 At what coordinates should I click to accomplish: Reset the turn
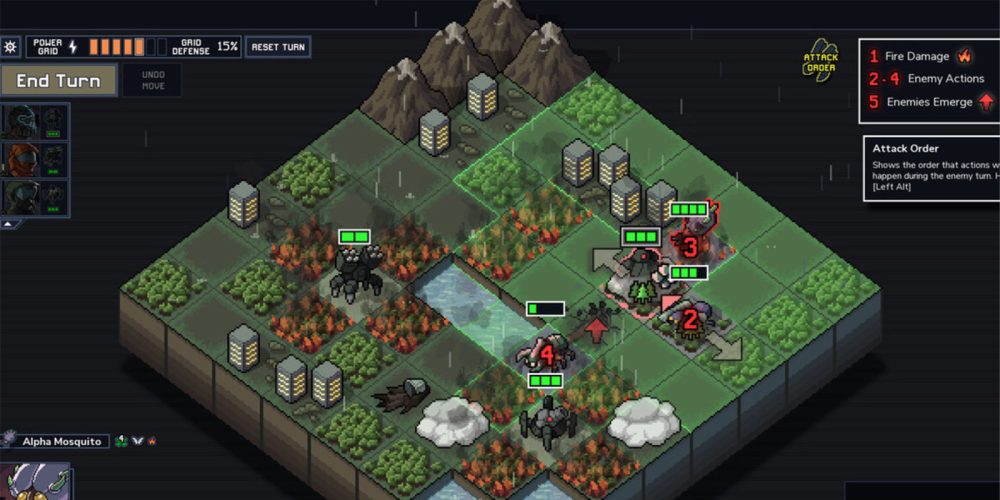(278, 47)
